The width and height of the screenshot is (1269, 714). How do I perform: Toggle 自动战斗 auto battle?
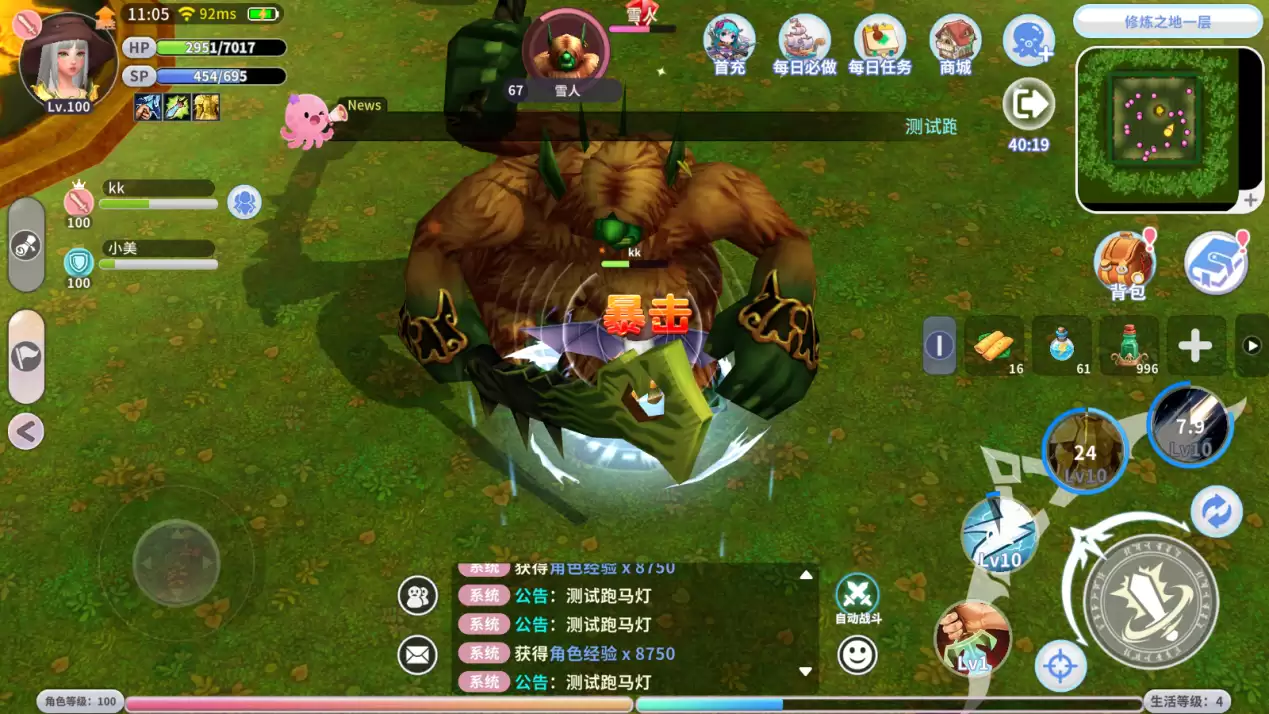tap(857, 595)
